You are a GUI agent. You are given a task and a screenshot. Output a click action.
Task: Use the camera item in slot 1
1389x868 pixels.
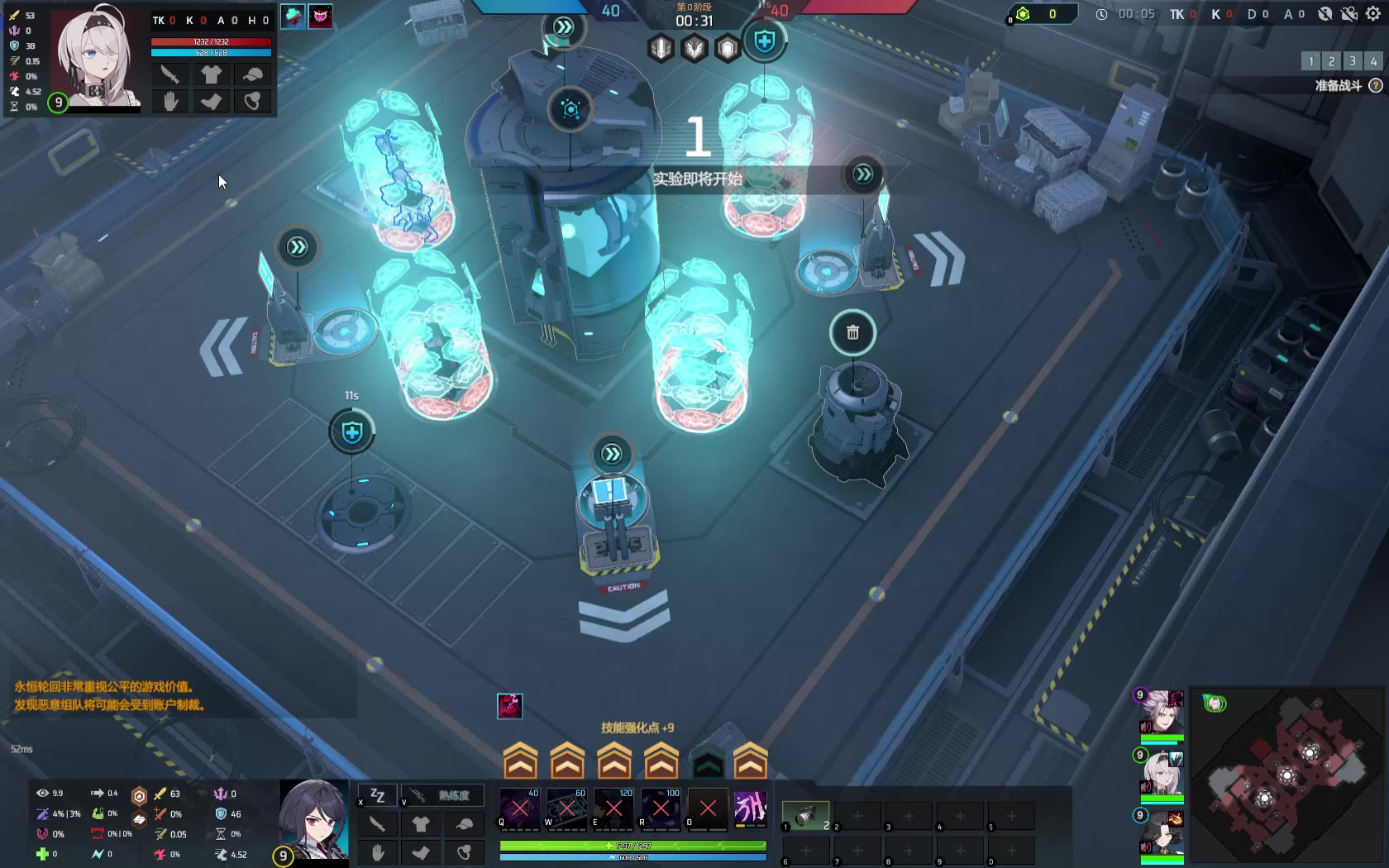tap(805, 816)
